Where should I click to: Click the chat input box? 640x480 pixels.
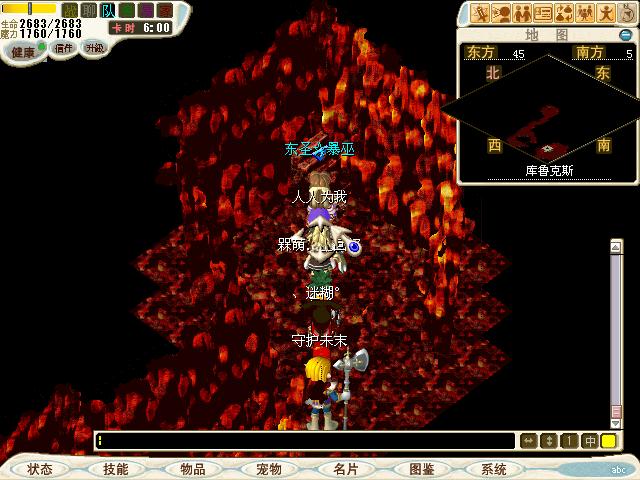[305, 440]
